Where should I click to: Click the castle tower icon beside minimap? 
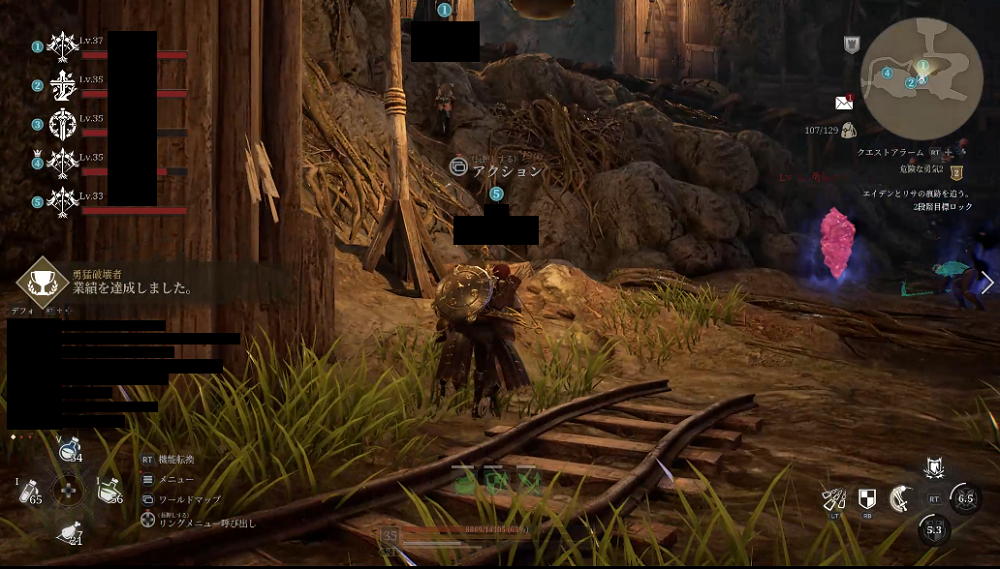click(x=851, y=44)
